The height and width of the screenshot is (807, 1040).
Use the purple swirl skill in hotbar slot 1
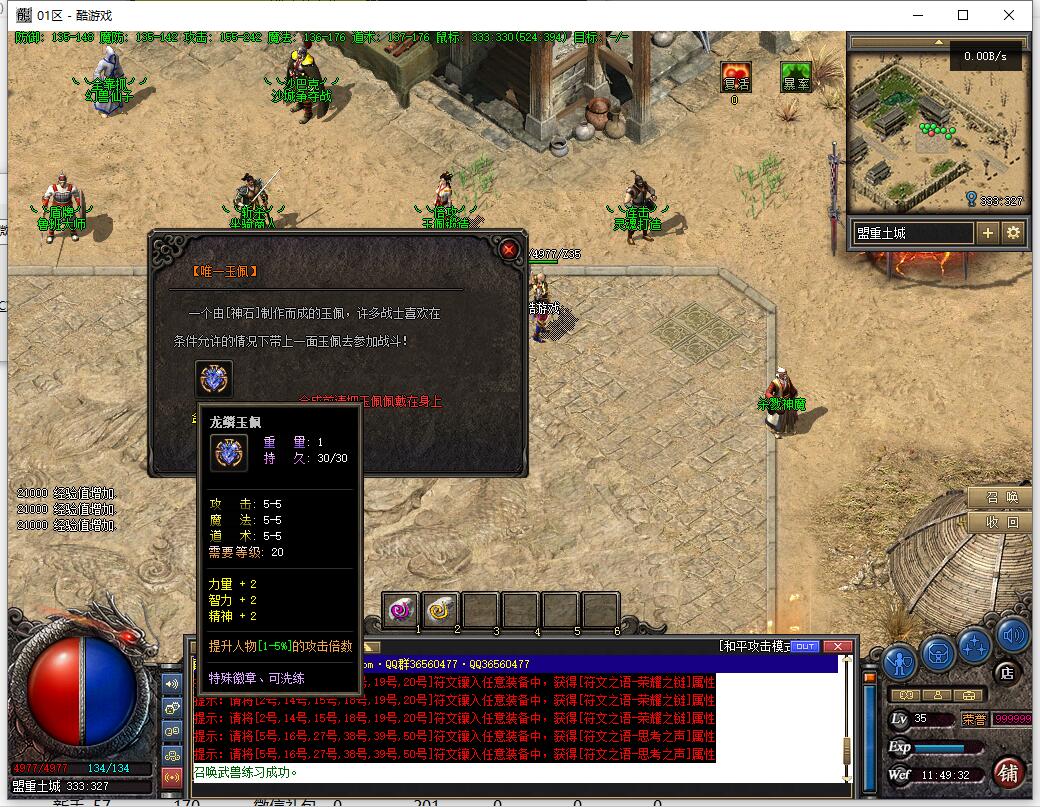(401, 609)
